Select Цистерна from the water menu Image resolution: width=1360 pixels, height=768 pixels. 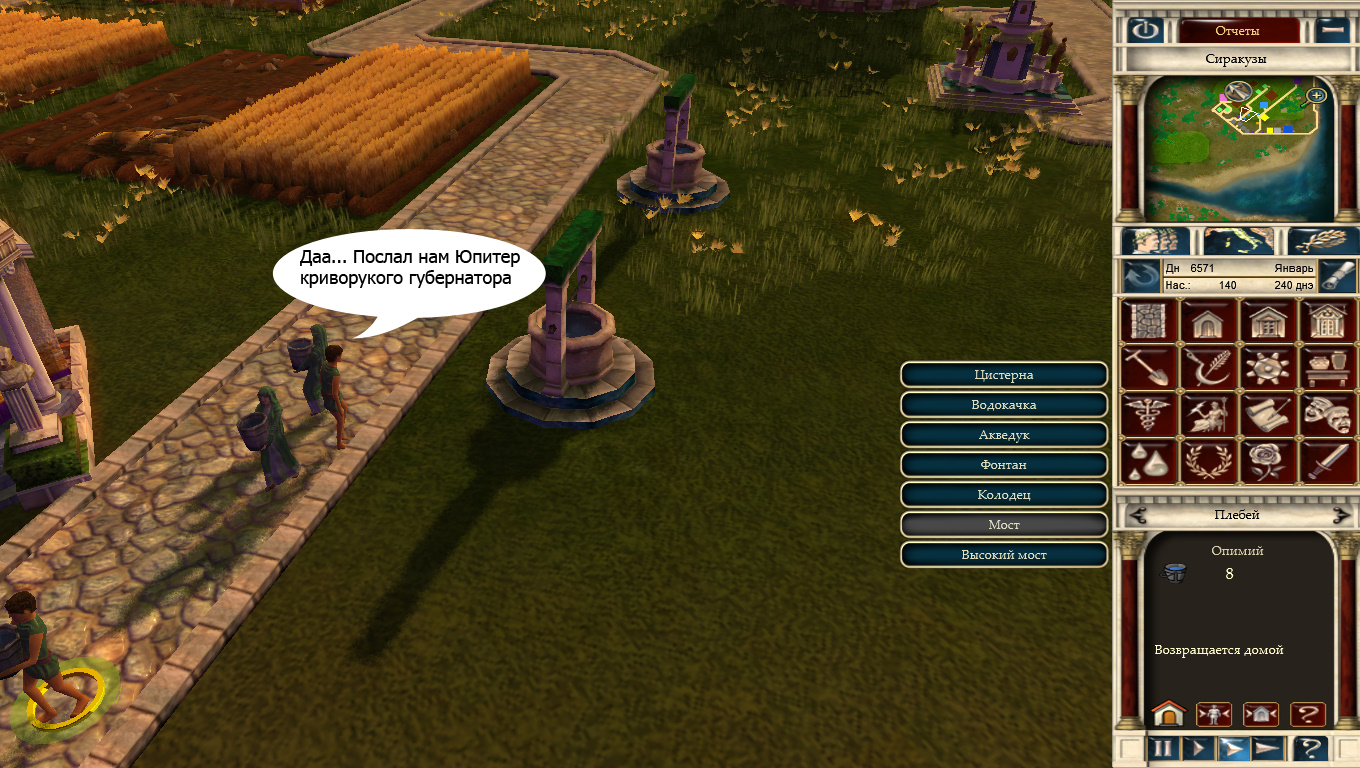[x=1004, y=375]
